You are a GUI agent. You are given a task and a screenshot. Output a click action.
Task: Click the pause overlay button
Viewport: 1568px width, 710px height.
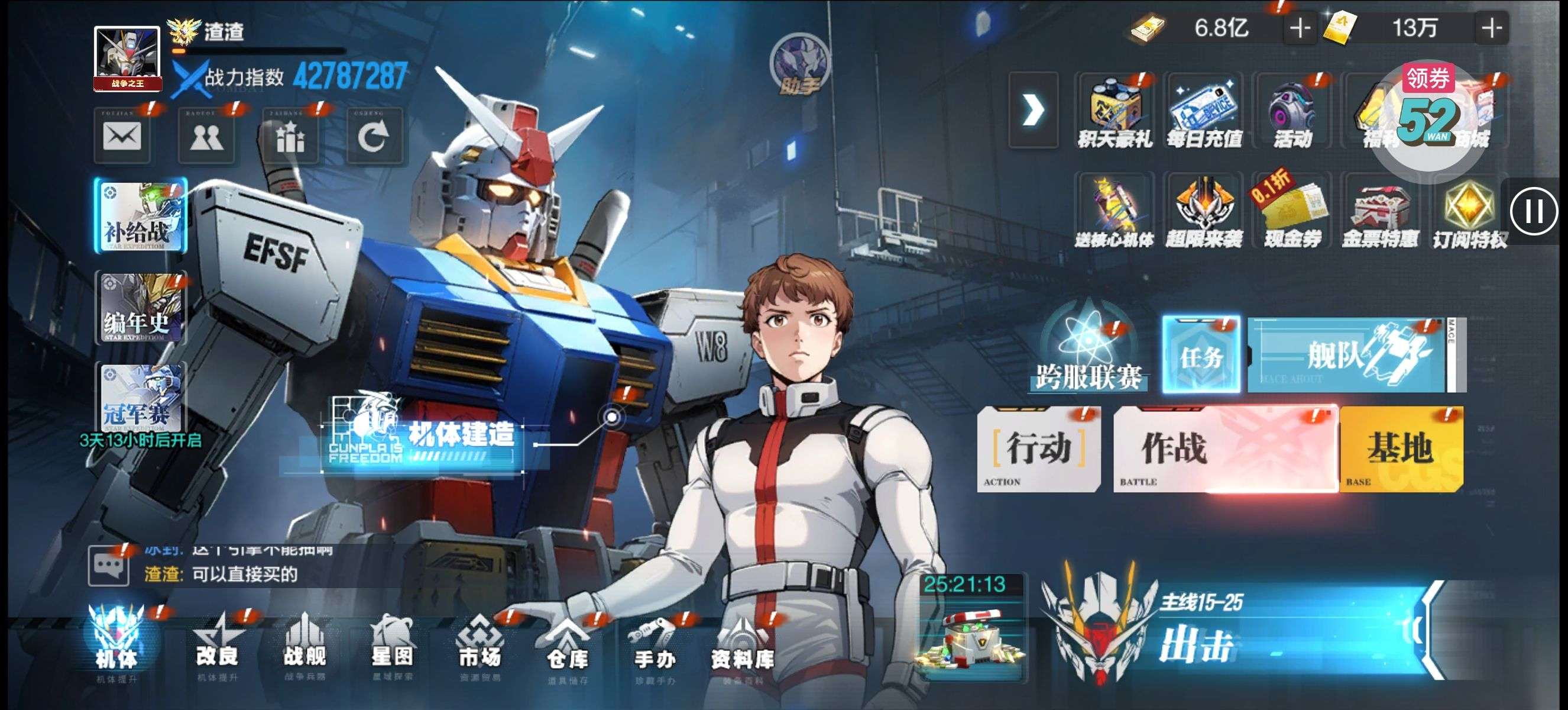pyautogui.click(x=1534, y=212)
